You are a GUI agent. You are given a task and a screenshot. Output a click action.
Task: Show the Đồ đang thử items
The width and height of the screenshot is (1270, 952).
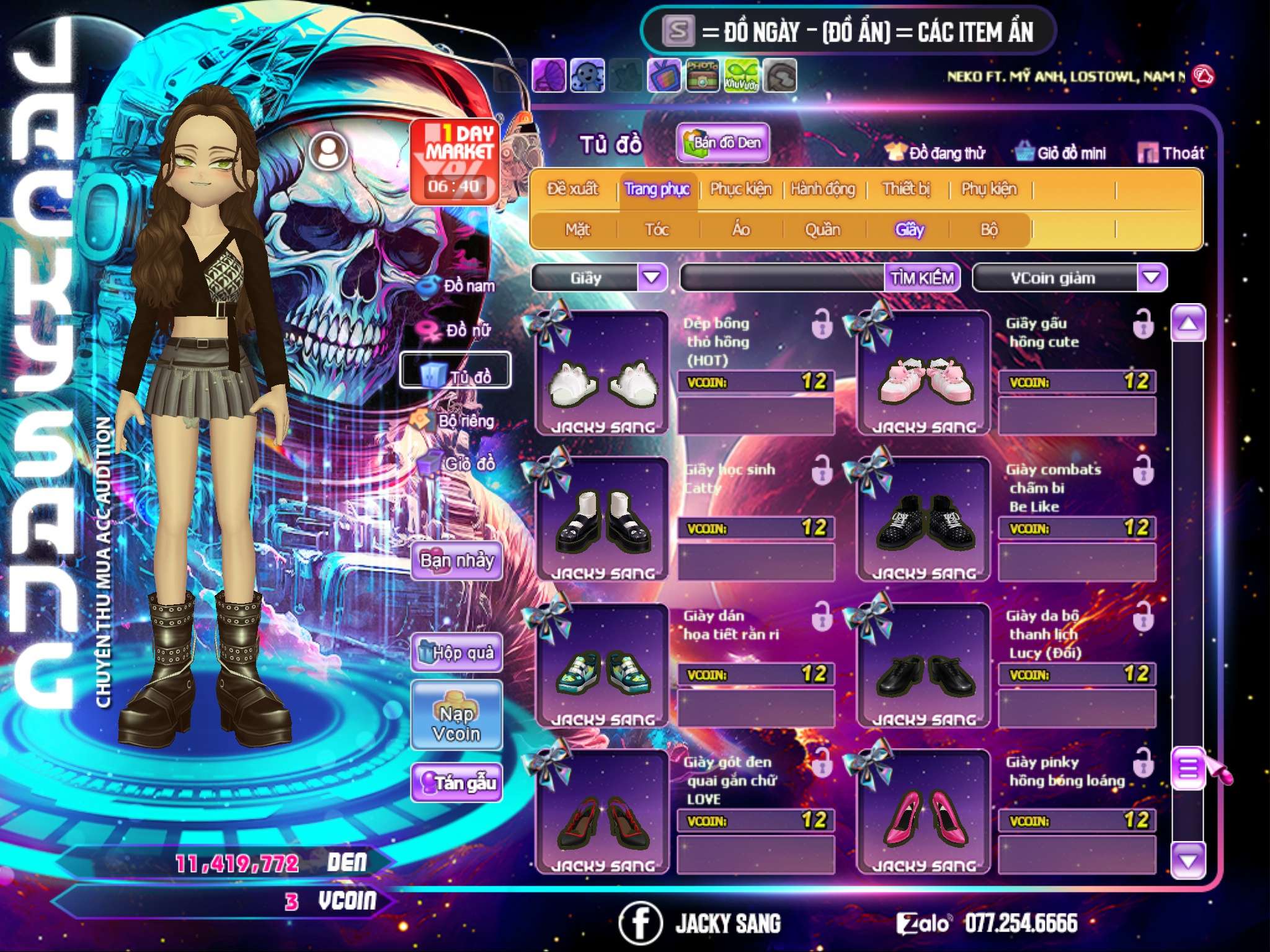tap(936, 153)
